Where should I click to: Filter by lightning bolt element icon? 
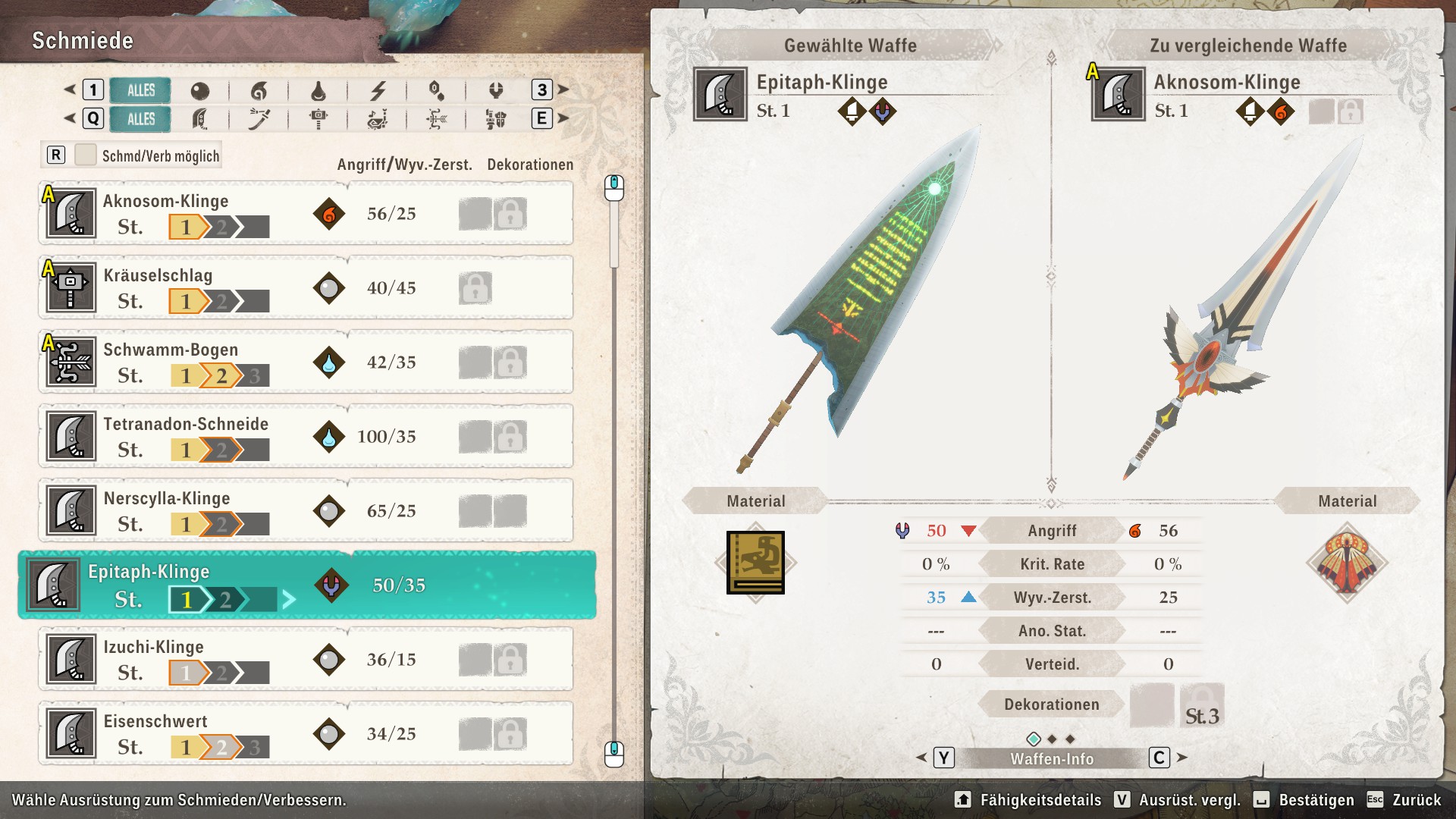(378, 91)
